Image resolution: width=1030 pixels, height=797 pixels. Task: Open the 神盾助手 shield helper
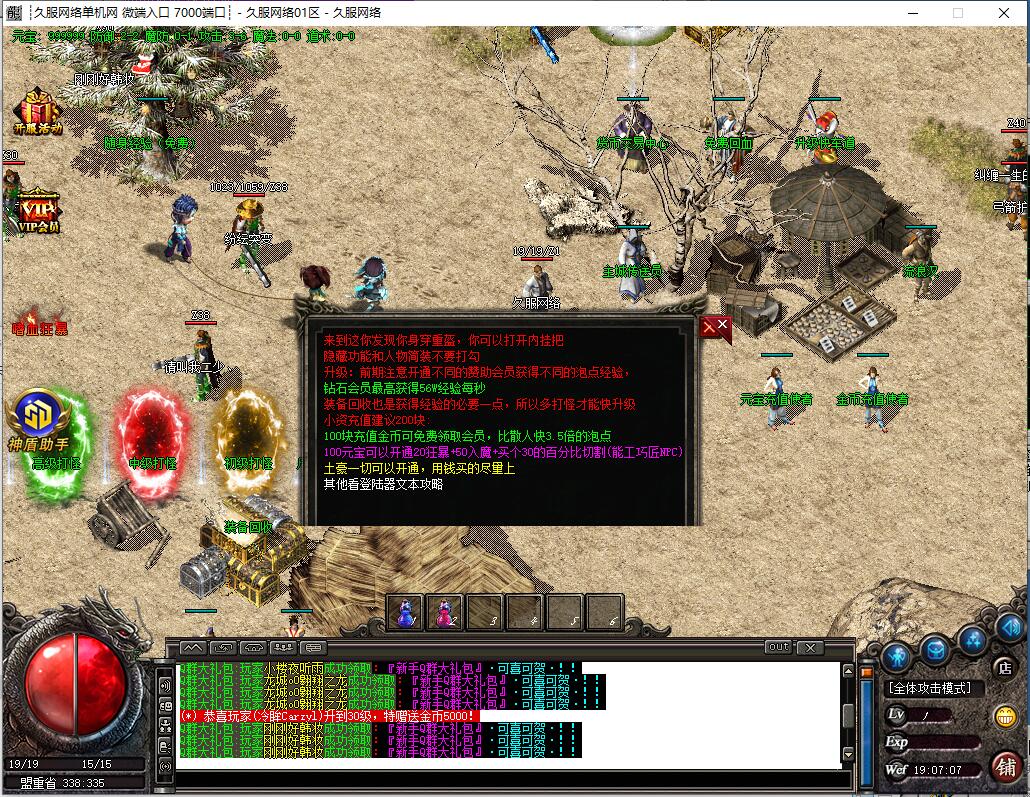coord(38,420)
